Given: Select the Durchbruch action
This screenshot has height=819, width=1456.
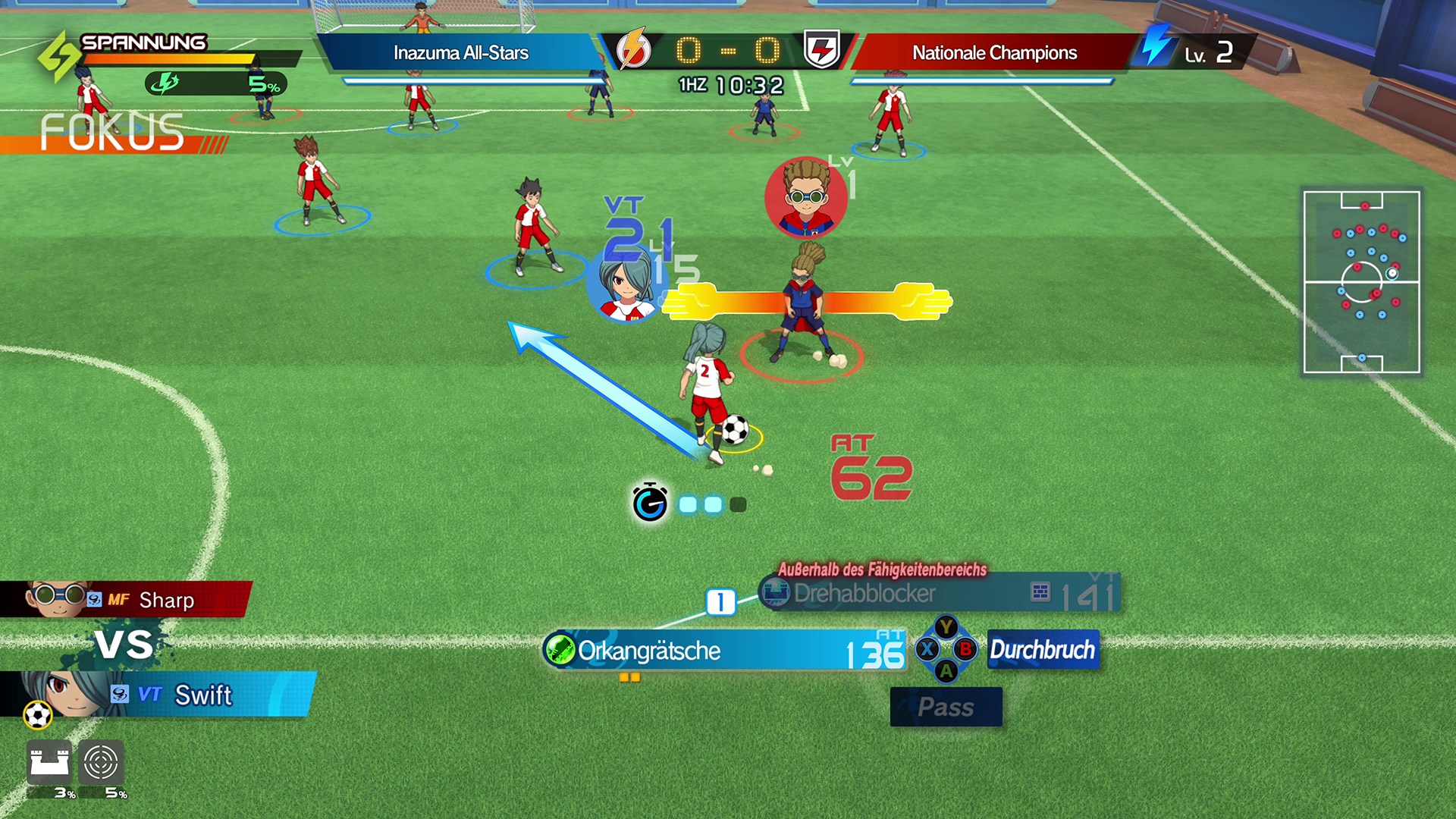Looking at the screenshot, I should coord(1043,650).
